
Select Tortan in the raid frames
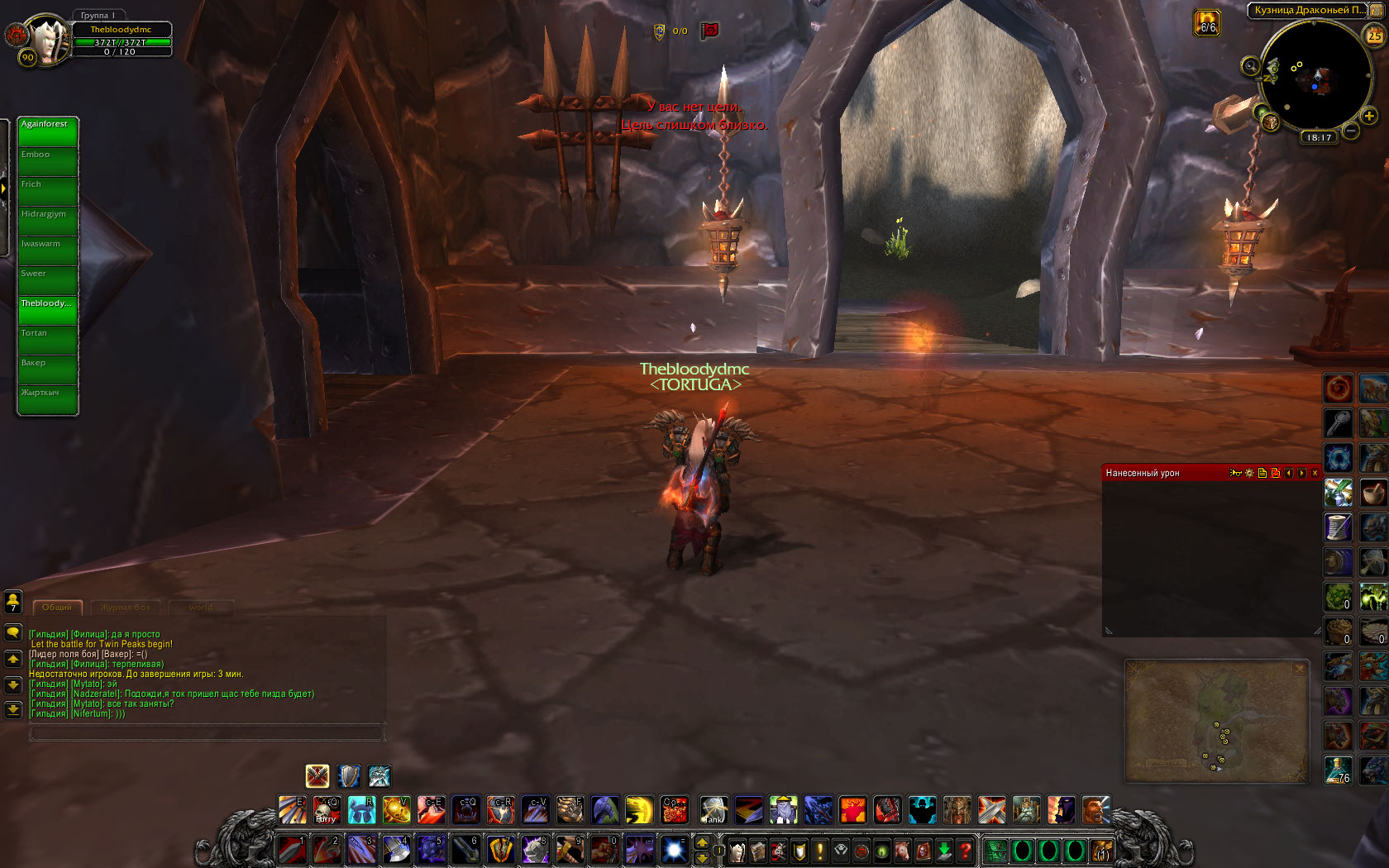(x=48, y=341)
